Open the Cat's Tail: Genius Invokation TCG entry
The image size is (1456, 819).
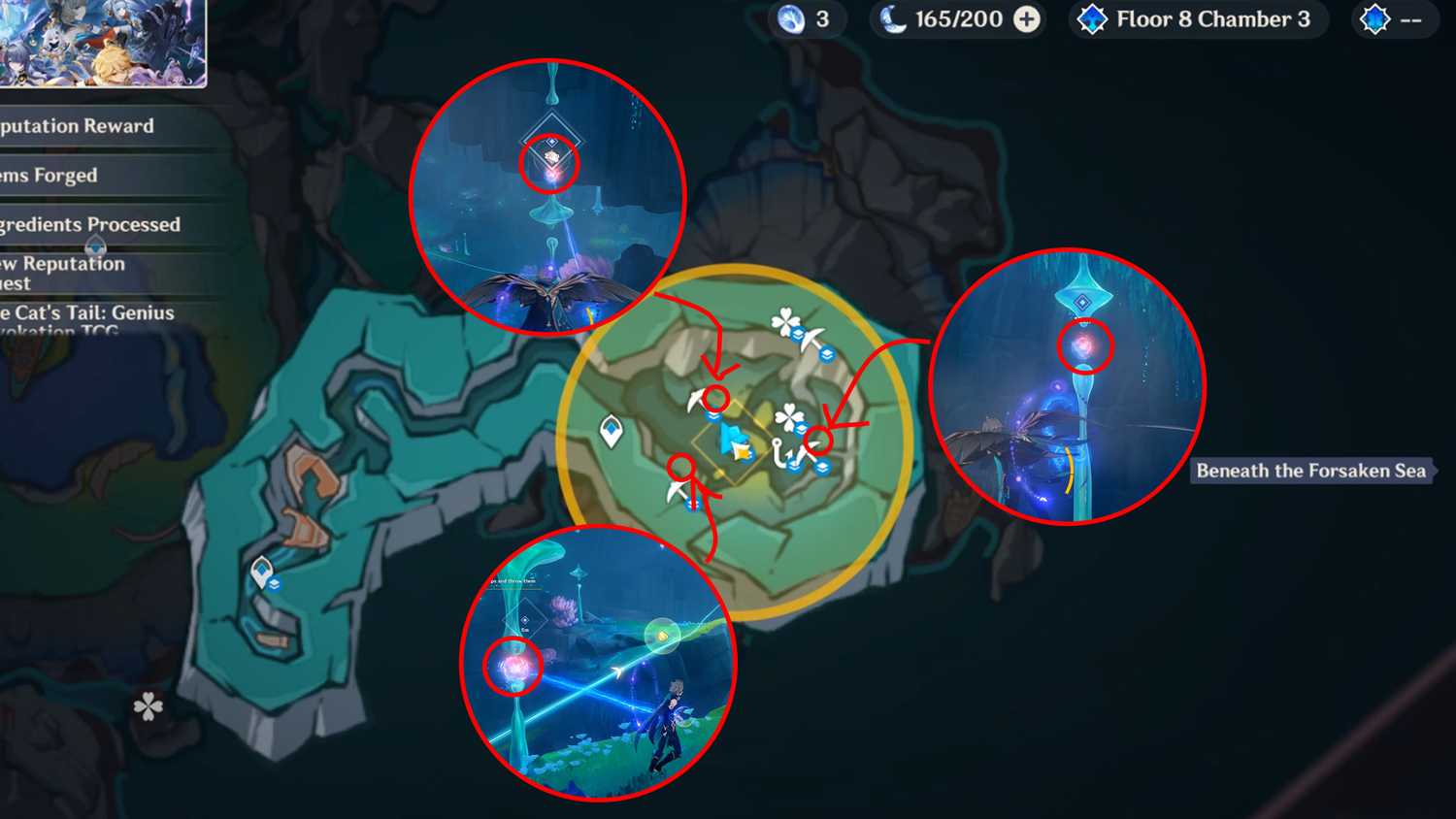click(x=87, y=322)
